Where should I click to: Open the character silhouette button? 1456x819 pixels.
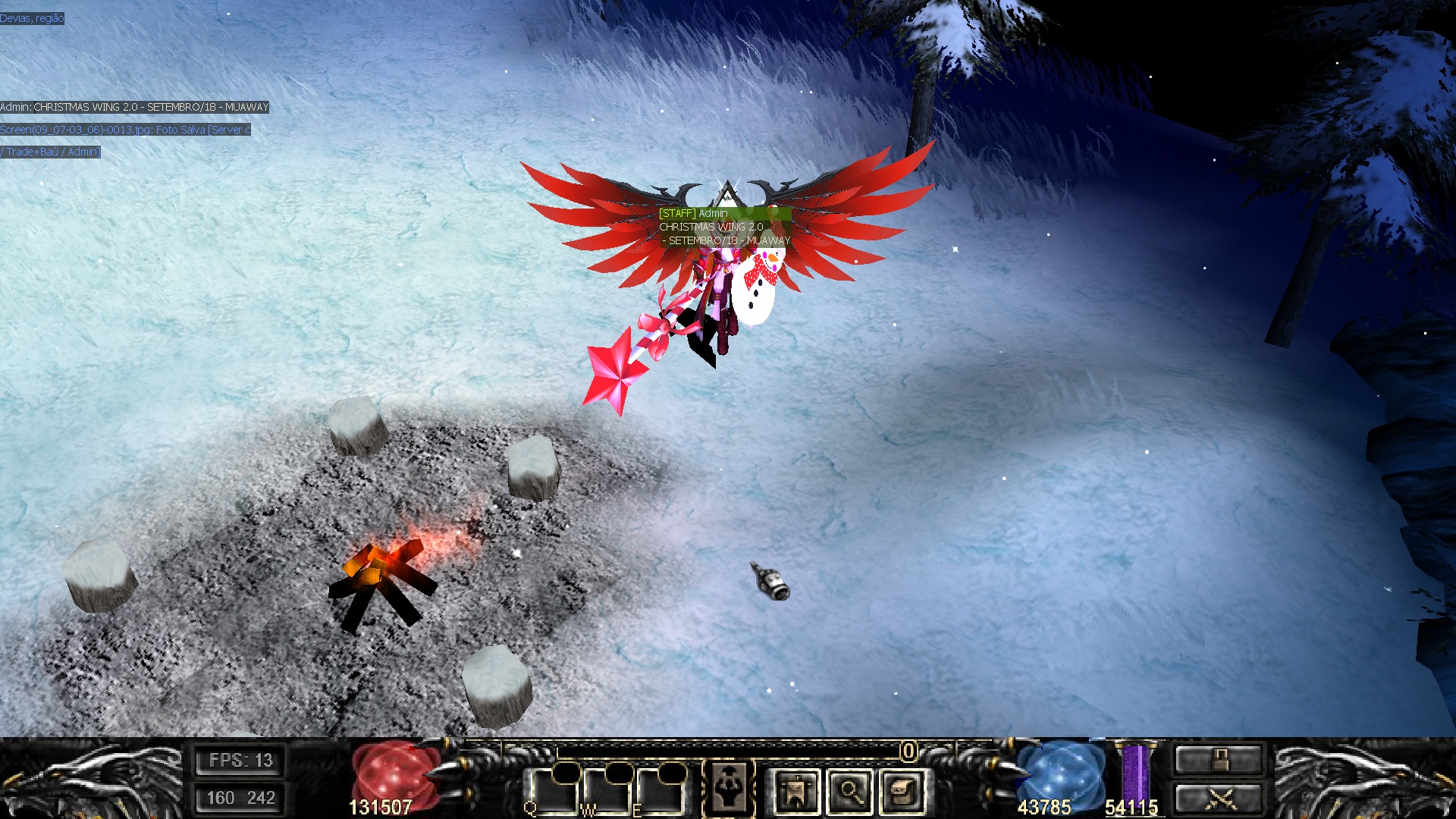point(729,789)
